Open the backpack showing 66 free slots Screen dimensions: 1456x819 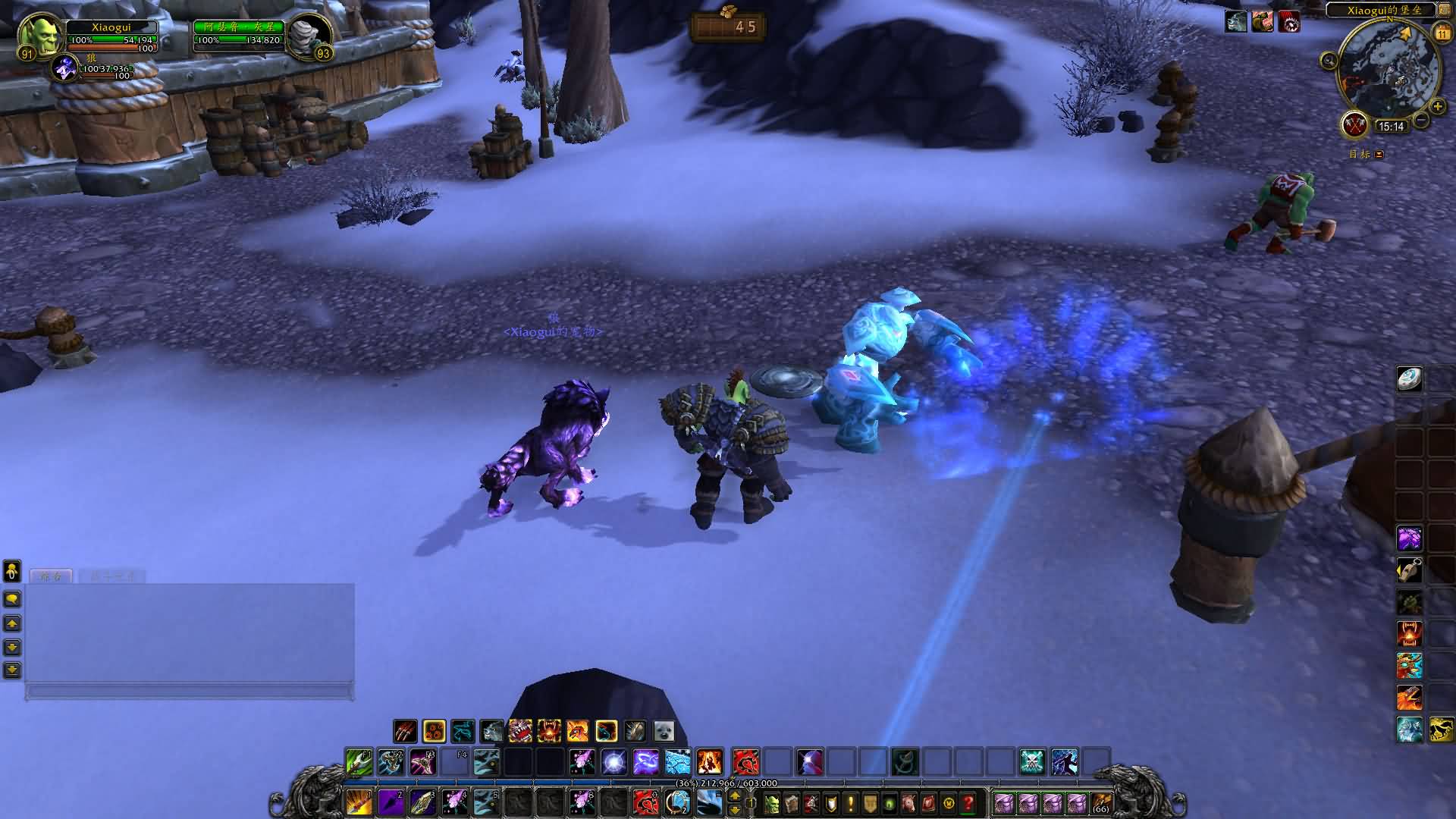pyautogui.click(x=1100, y=802)
